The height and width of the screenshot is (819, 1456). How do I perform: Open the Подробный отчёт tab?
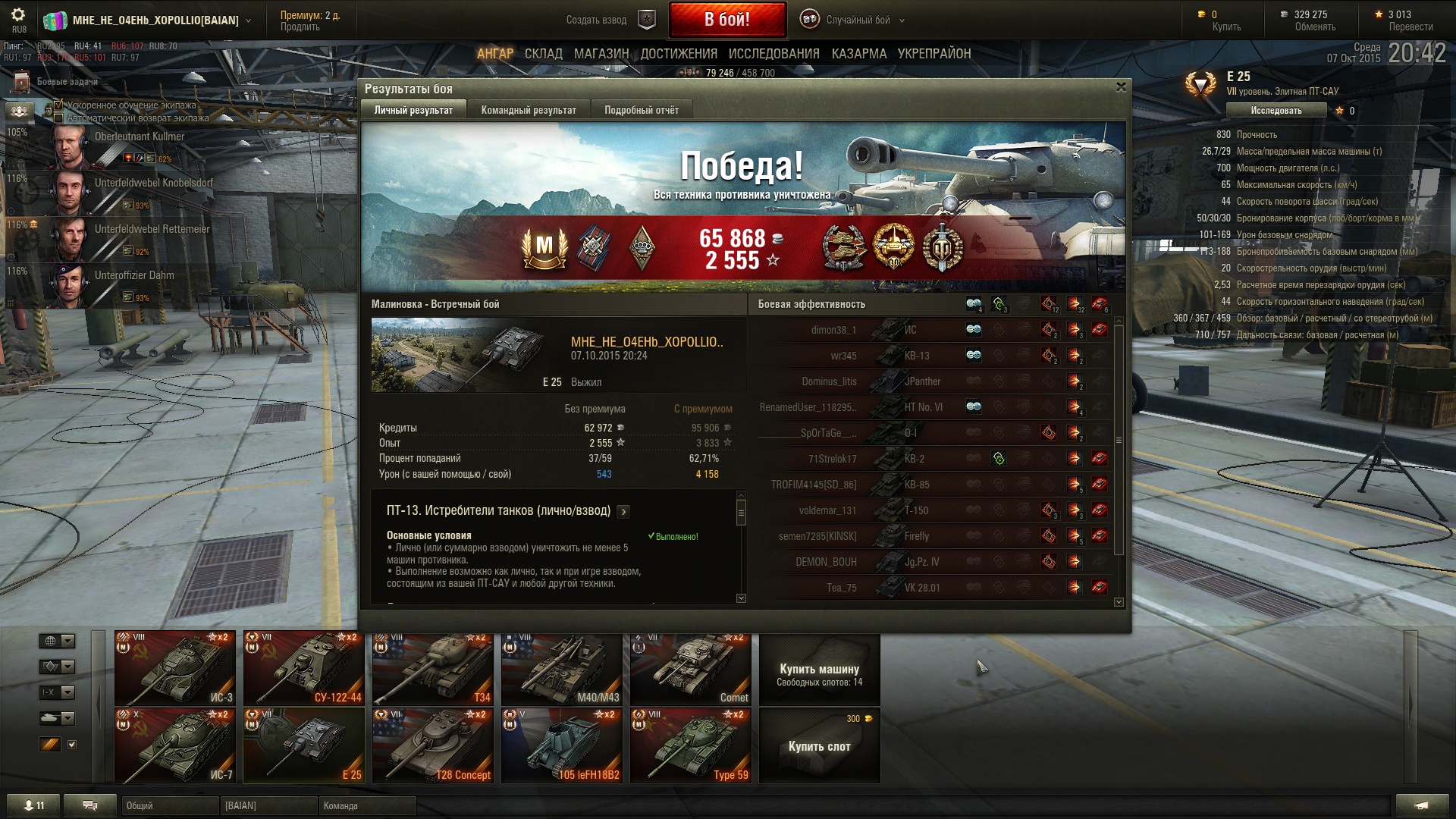click(x=642, y=110)
